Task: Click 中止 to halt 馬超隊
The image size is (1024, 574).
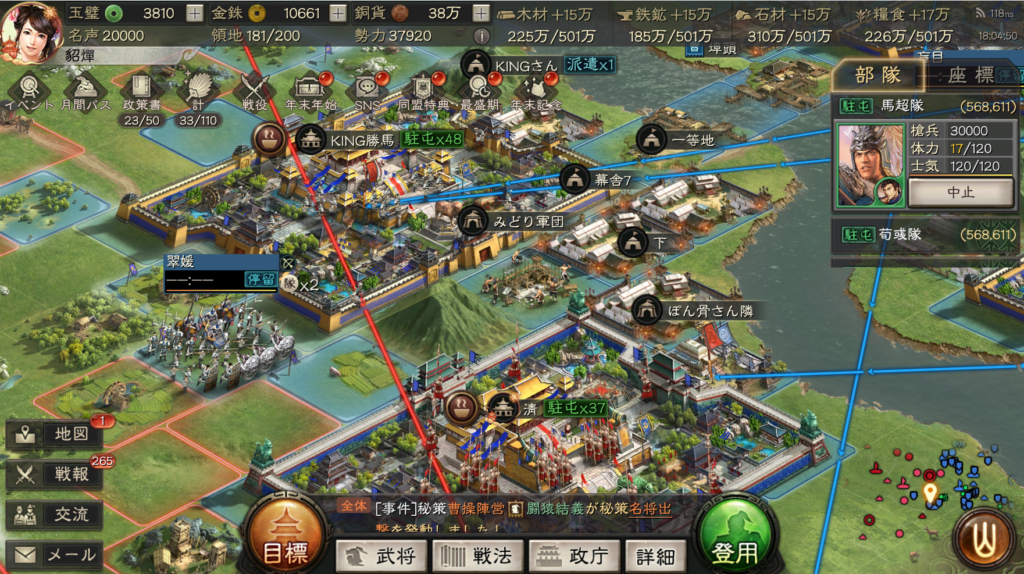Action: tap(961, 191)
